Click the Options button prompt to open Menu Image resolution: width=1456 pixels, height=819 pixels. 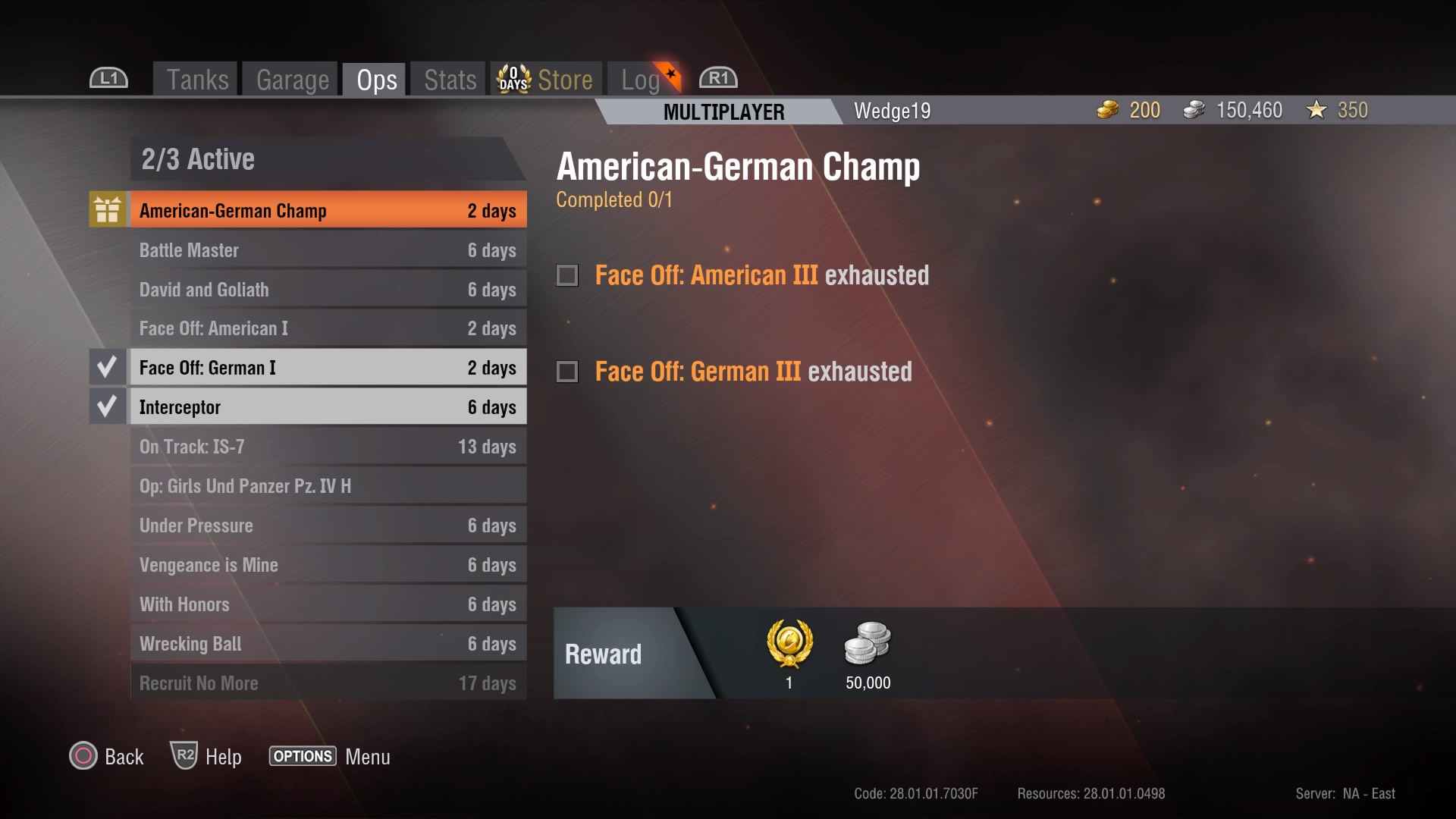coord(302,756)
